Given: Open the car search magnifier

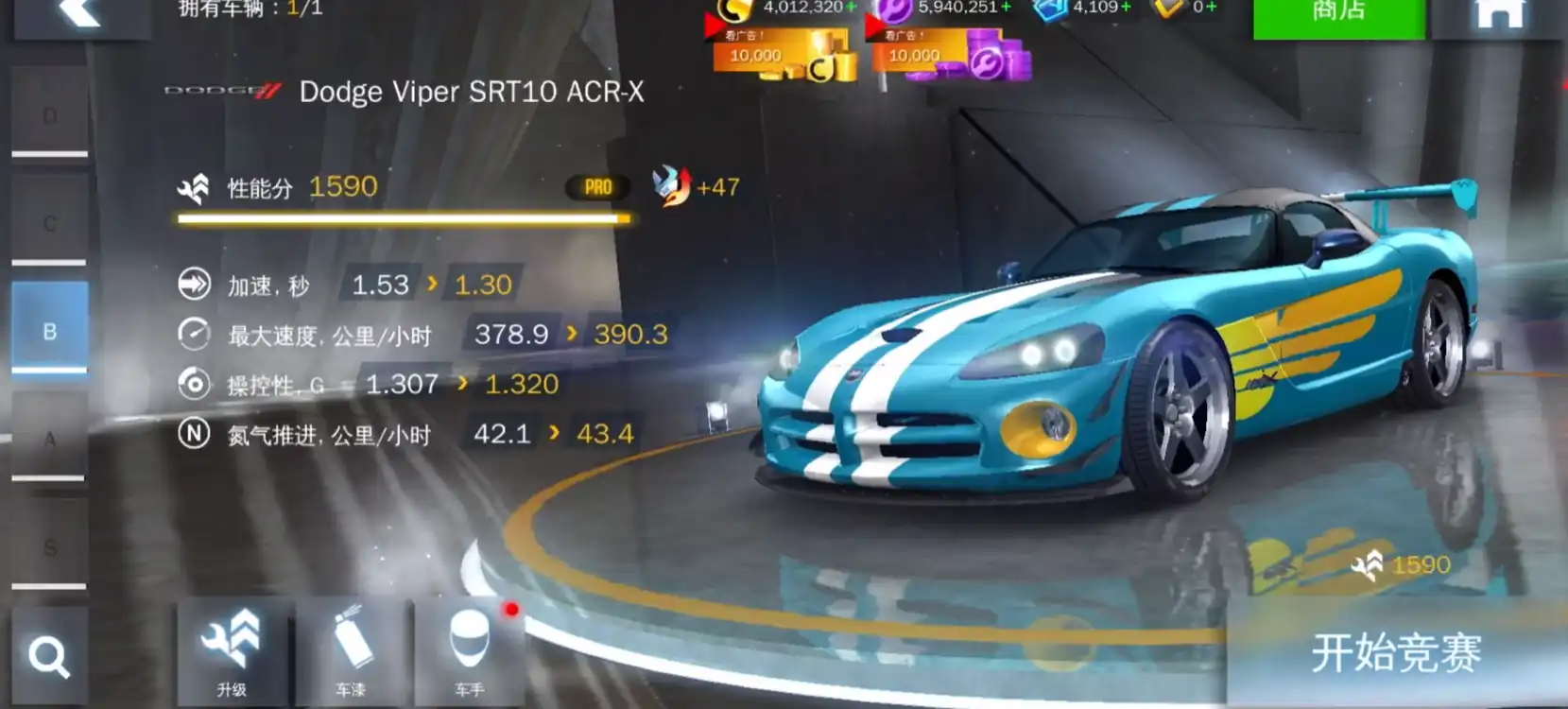Looking at the screenshot, I should tap(49, 656).
